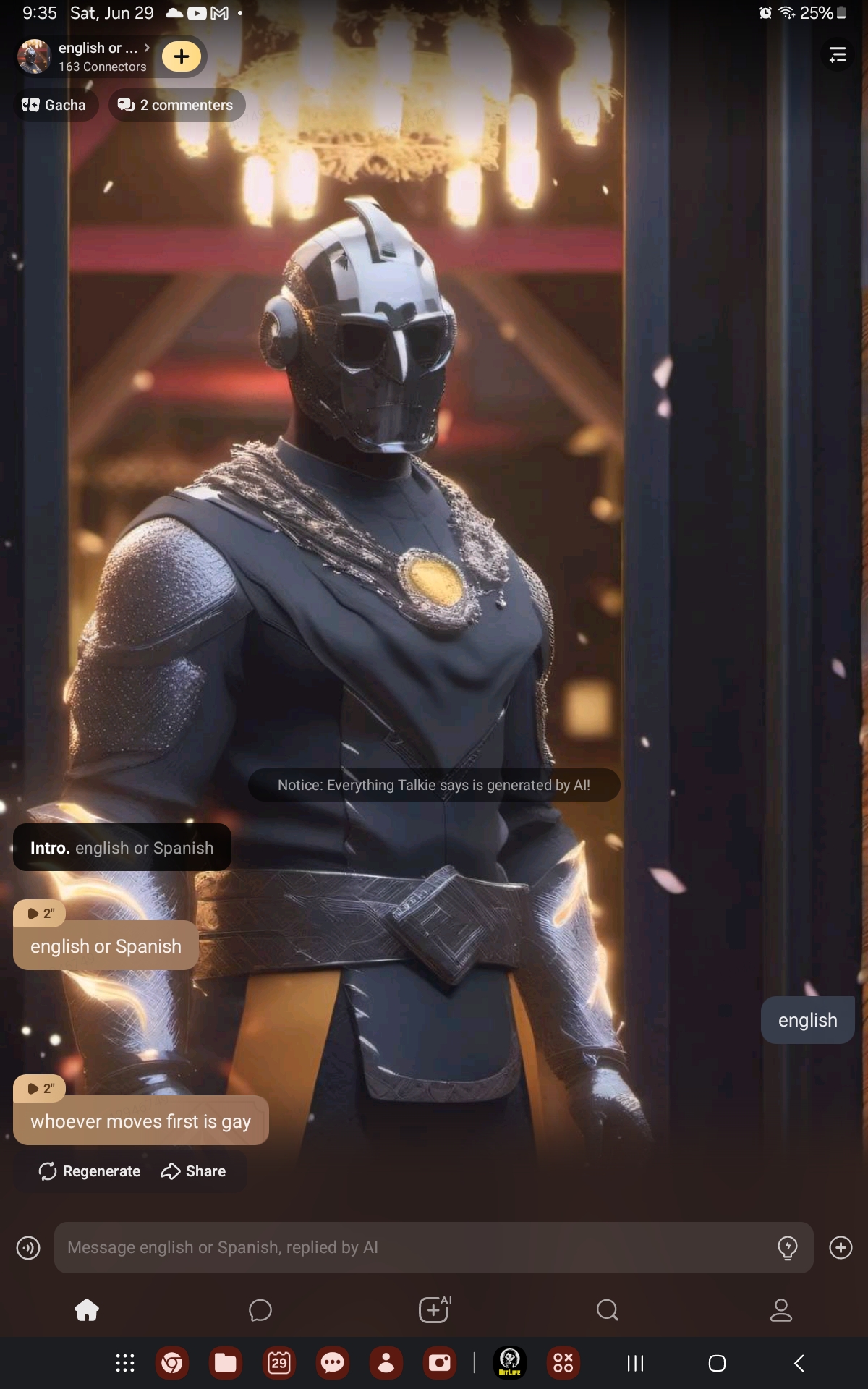Open the top-right options menu

pyautogui.click(x=837, y=55)
